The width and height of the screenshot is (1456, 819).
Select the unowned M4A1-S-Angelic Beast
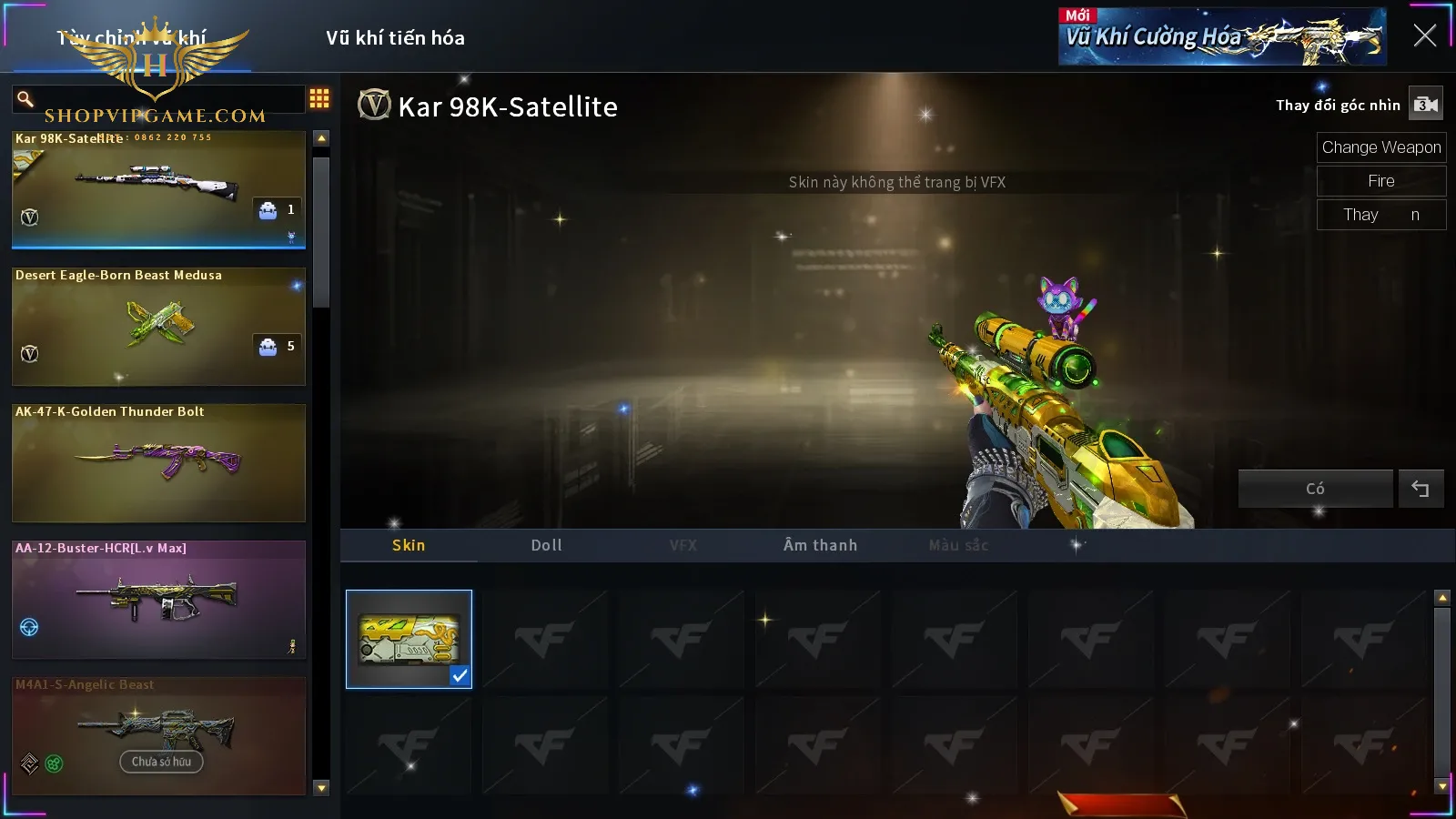[x=158, y=733]
